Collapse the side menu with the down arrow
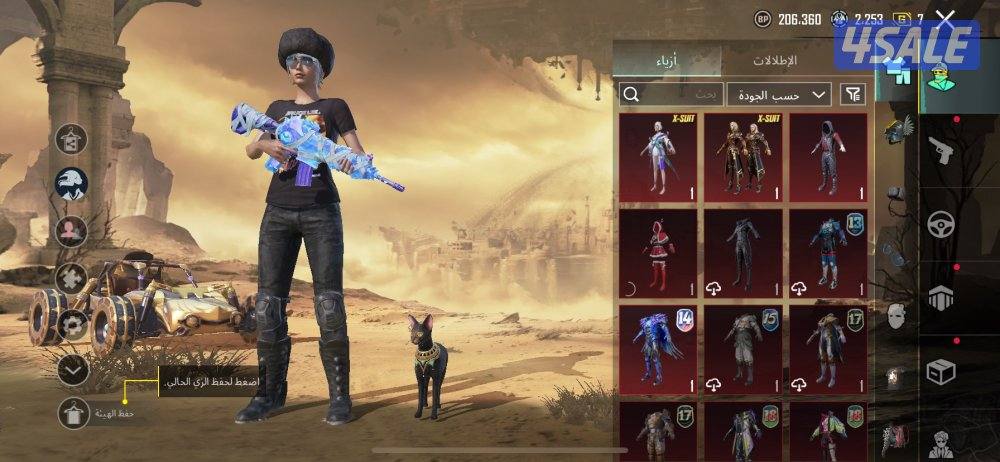The height and width of the screenshot is (462, 1000). (72, 370)
